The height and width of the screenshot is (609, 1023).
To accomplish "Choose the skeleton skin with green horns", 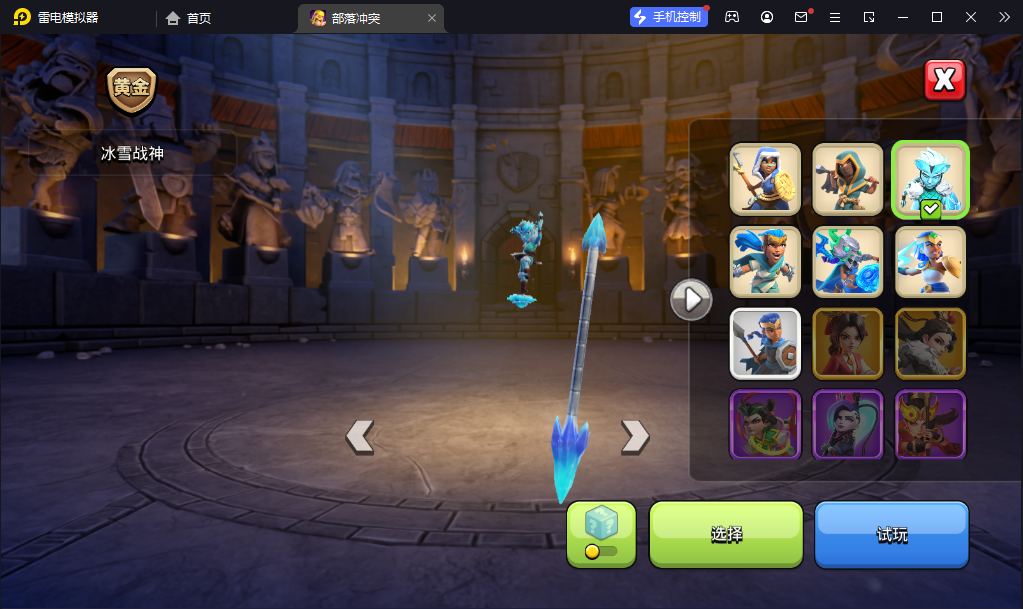I will coord(848,261).
